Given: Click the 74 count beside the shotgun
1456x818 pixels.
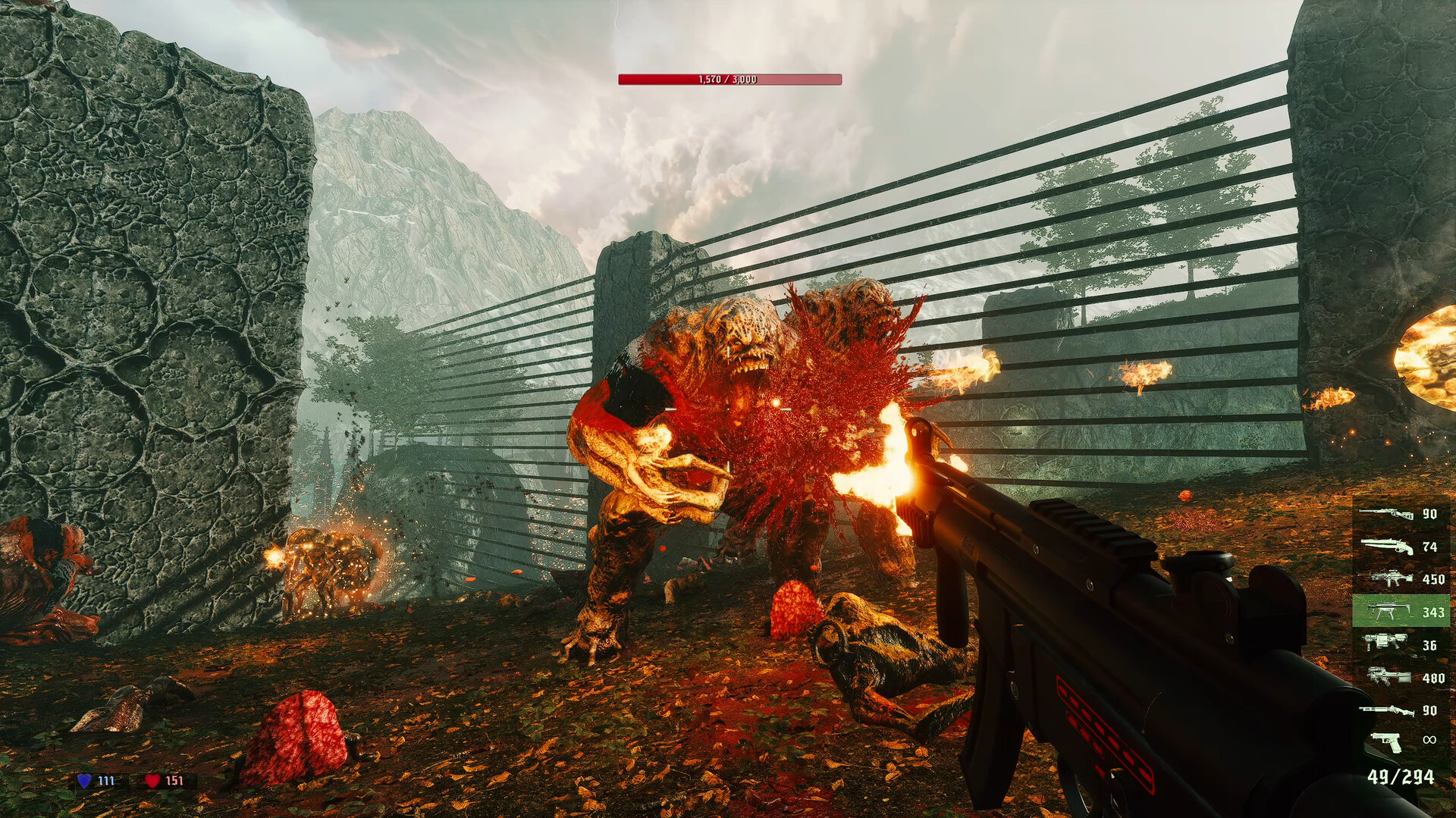Looking at the screenshot, I should [1430, 546].
